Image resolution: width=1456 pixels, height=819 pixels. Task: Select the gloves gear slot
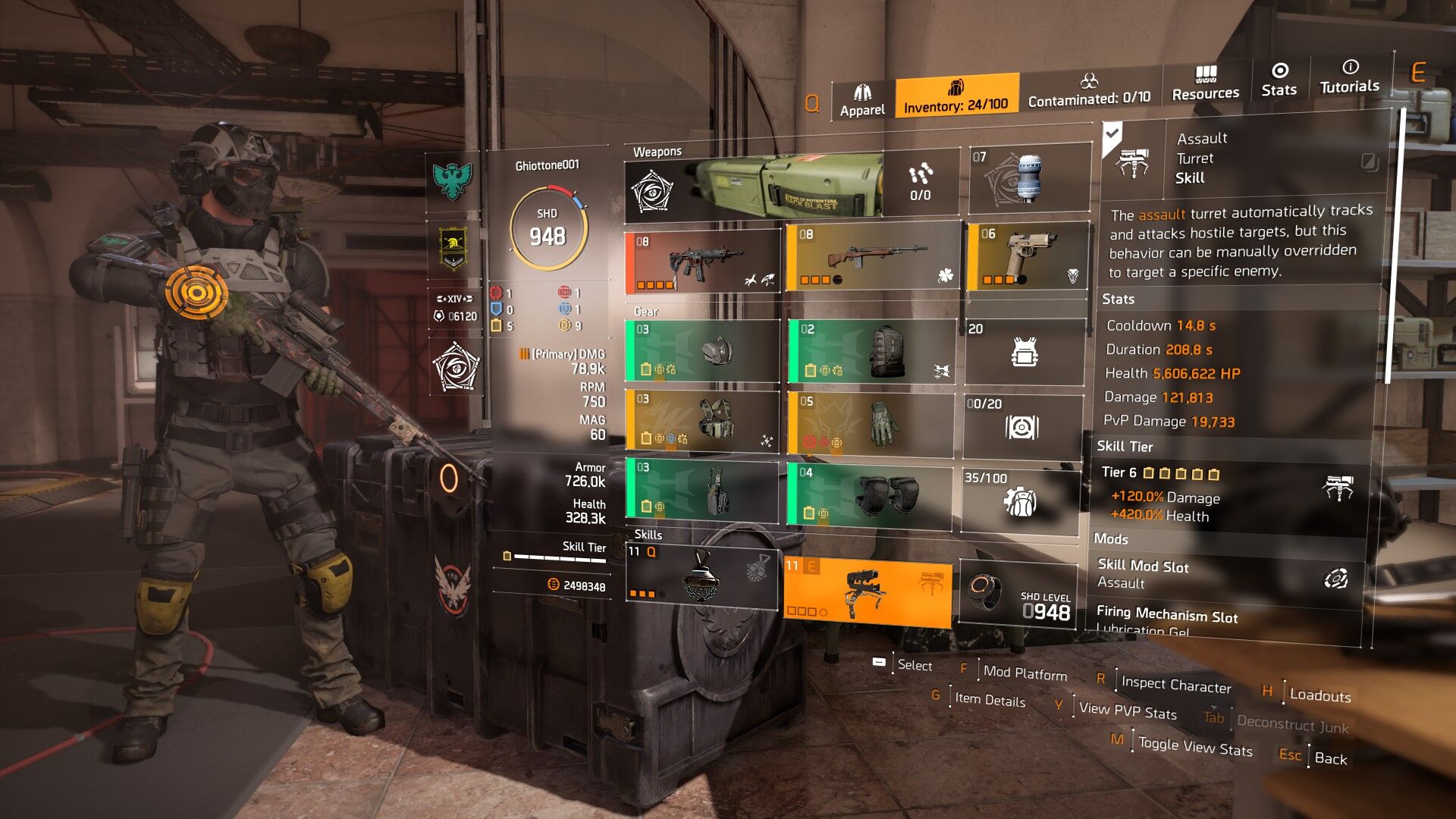coord(871,422)
